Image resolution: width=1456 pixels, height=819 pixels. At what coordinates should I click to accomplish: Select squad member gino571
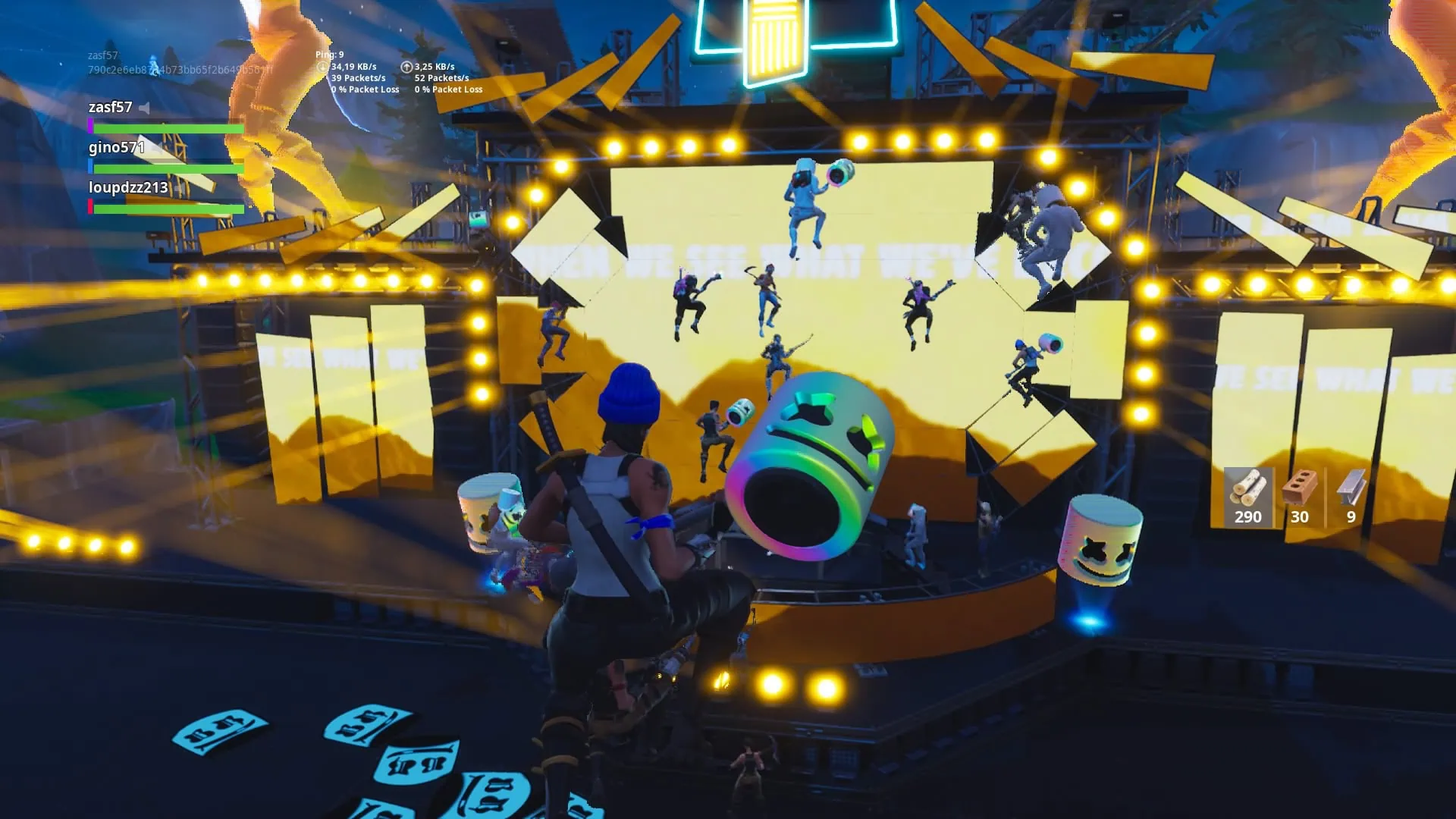(x=116, y=148)
